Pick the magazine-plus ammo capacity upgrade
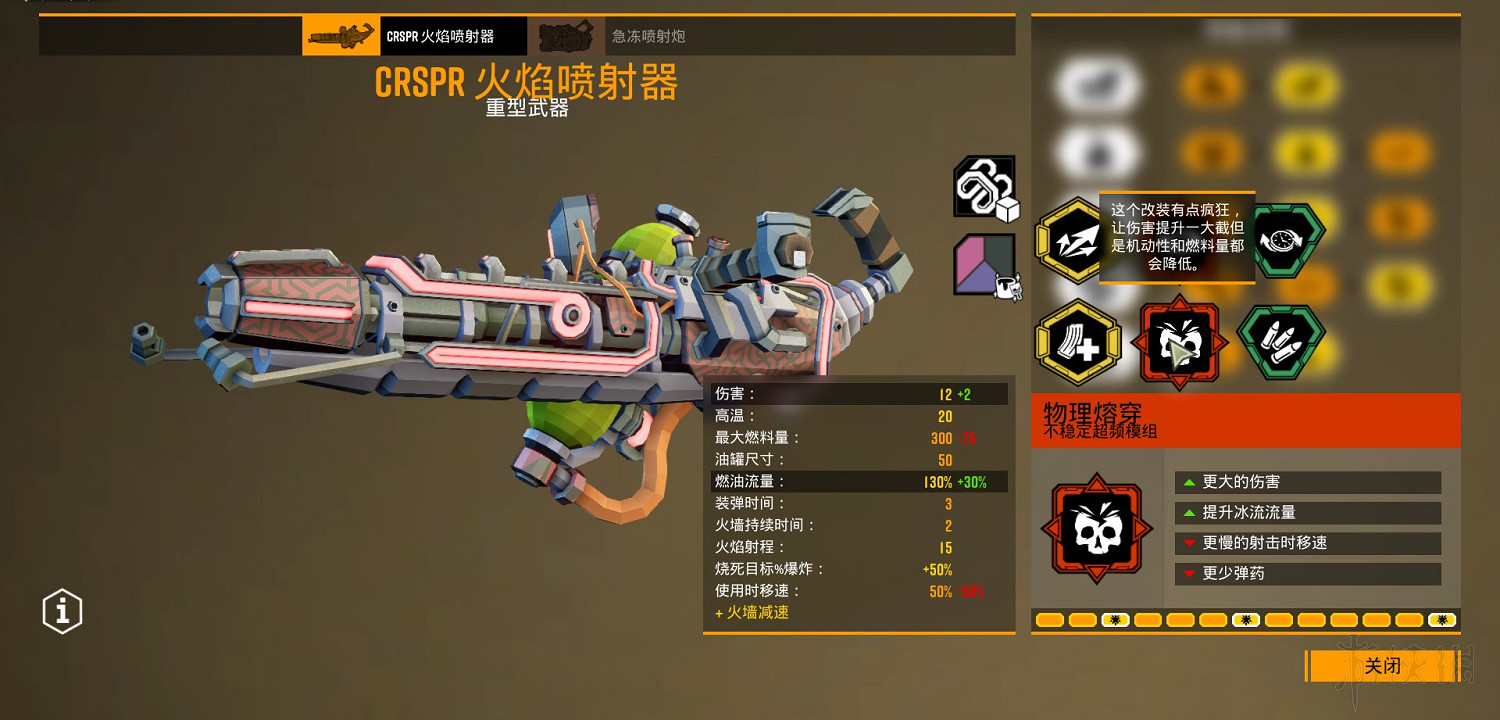 (x=1078, y=342)
